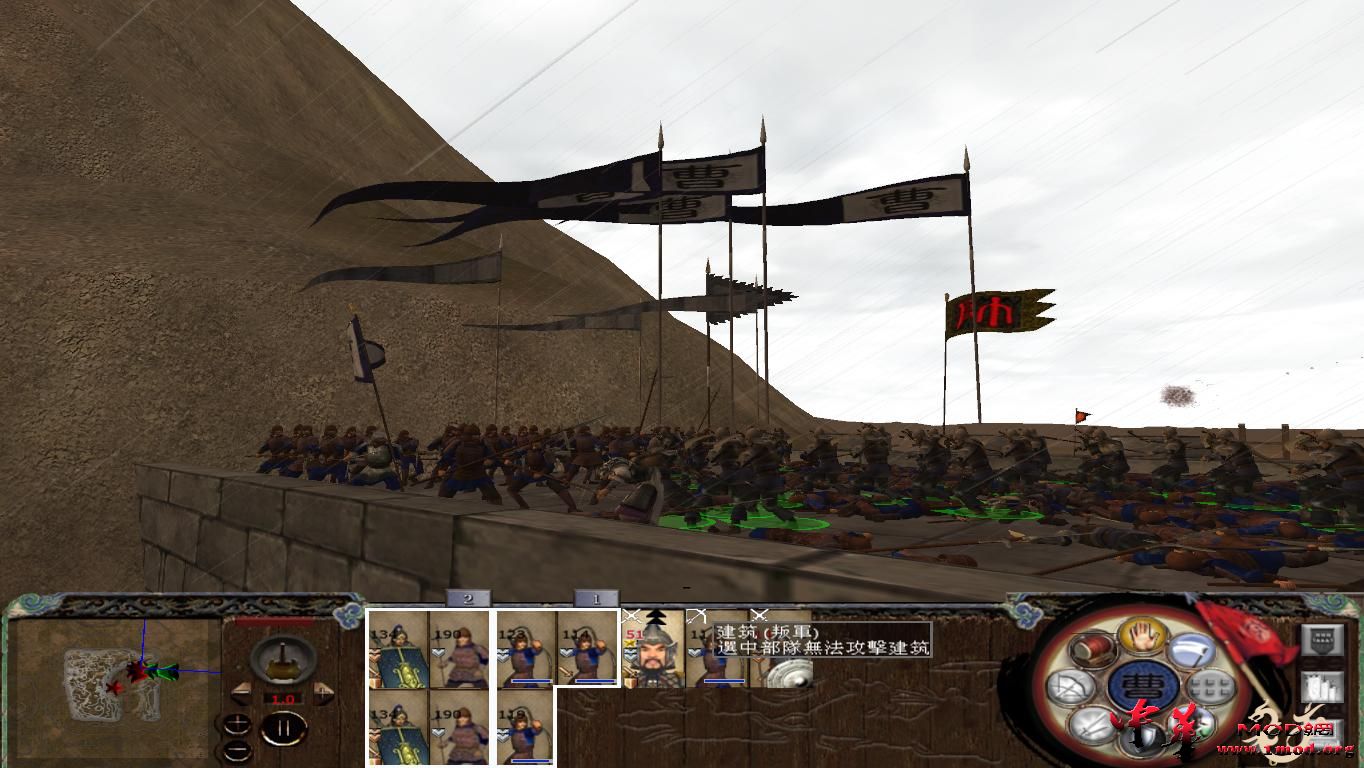Click the 1.0 speed display control

[x=283, y=698]
